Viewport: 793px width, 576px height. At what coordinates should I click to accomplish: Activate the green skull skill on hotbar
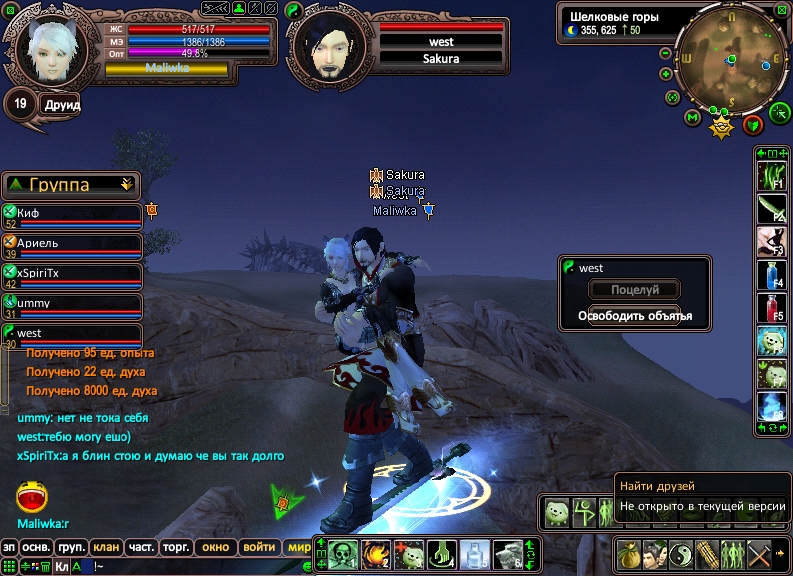[343, 553]
